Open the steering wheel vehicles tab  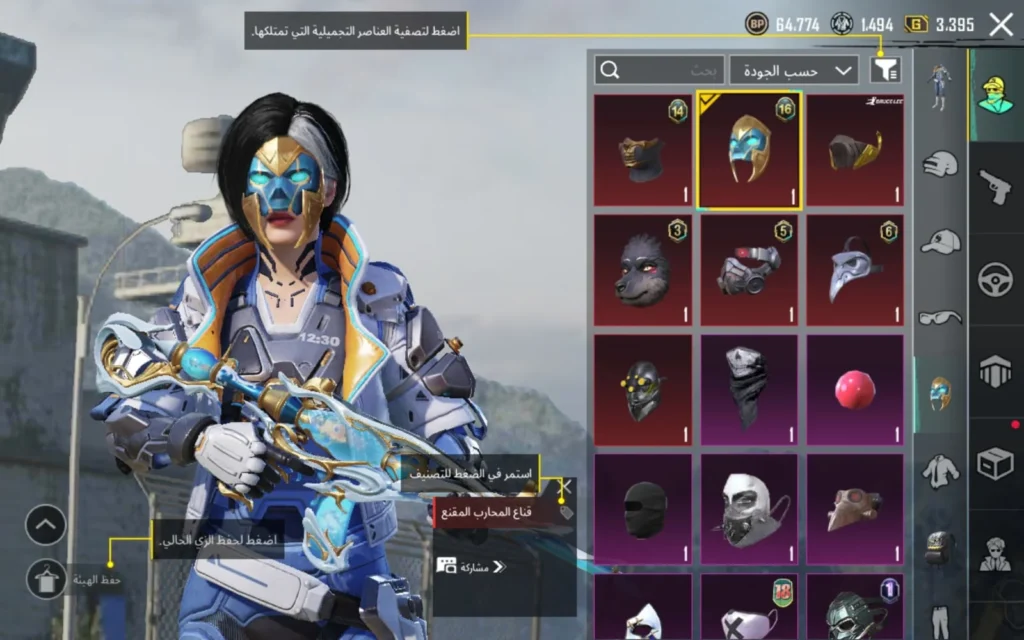996,278
